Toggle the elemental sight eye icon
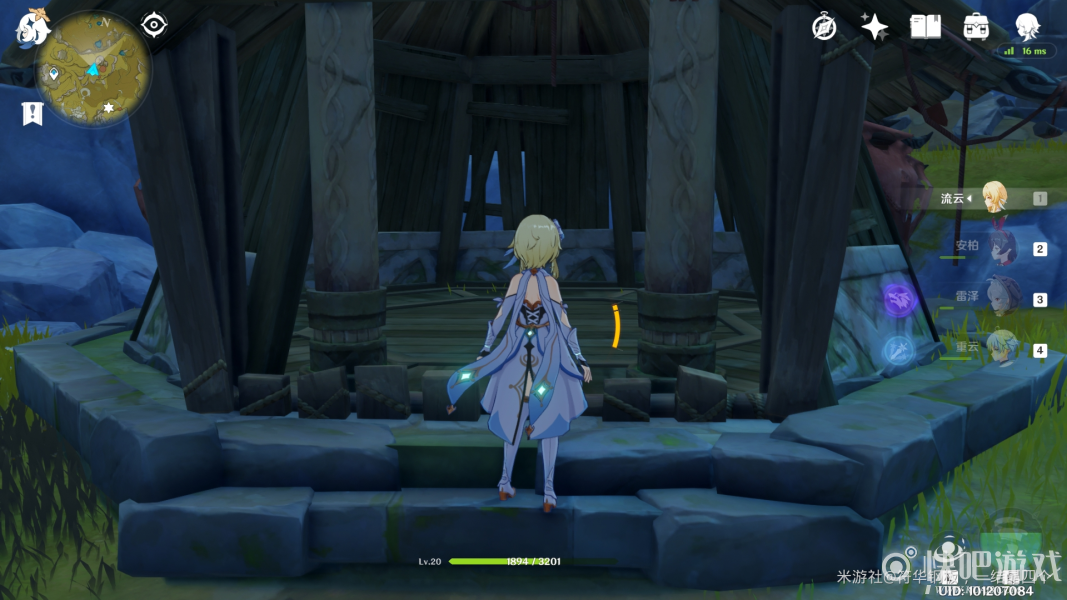The image size is (1067, 600). (x=154, y=24)
